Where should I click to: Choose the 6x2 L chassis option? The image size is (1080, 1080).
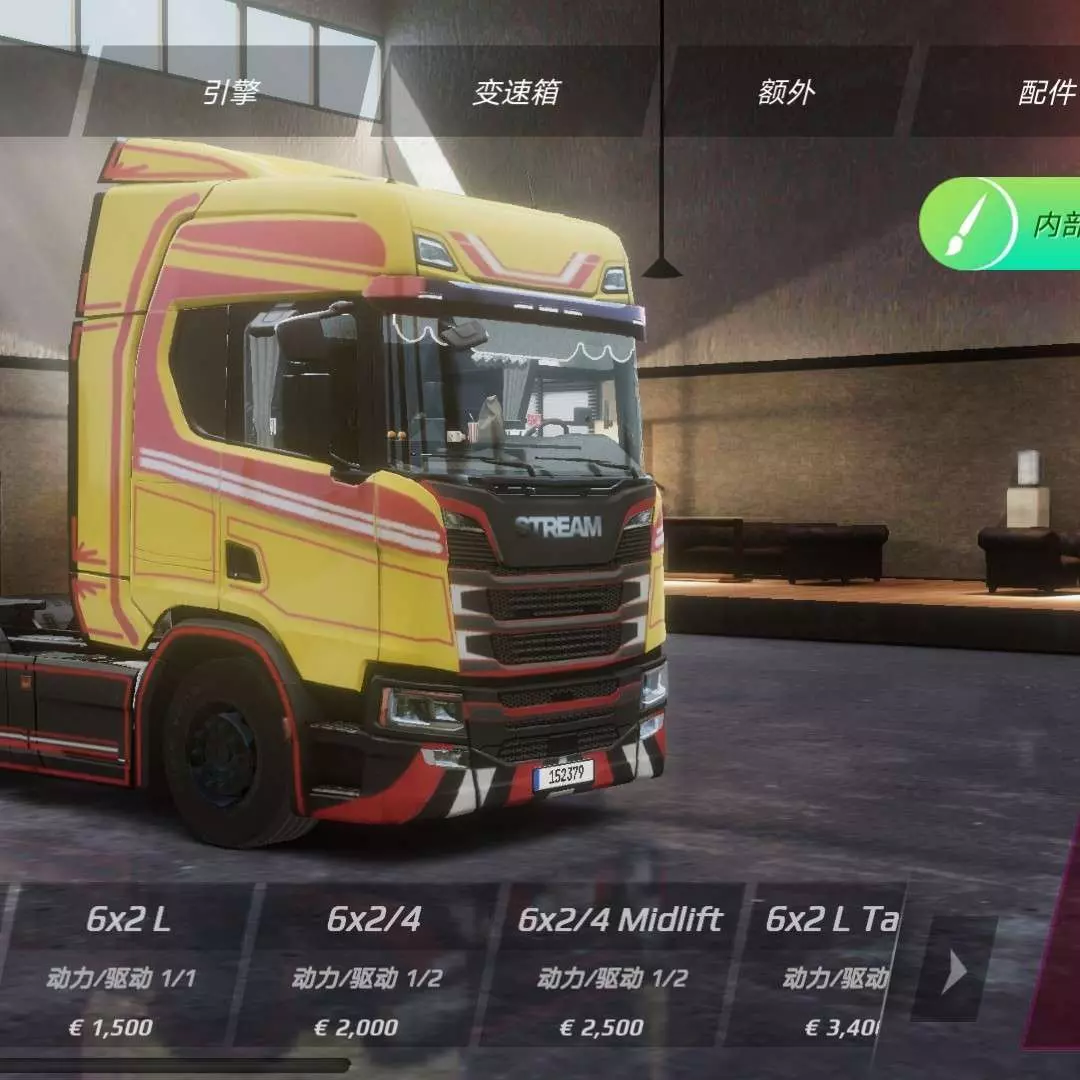[127, 964]
